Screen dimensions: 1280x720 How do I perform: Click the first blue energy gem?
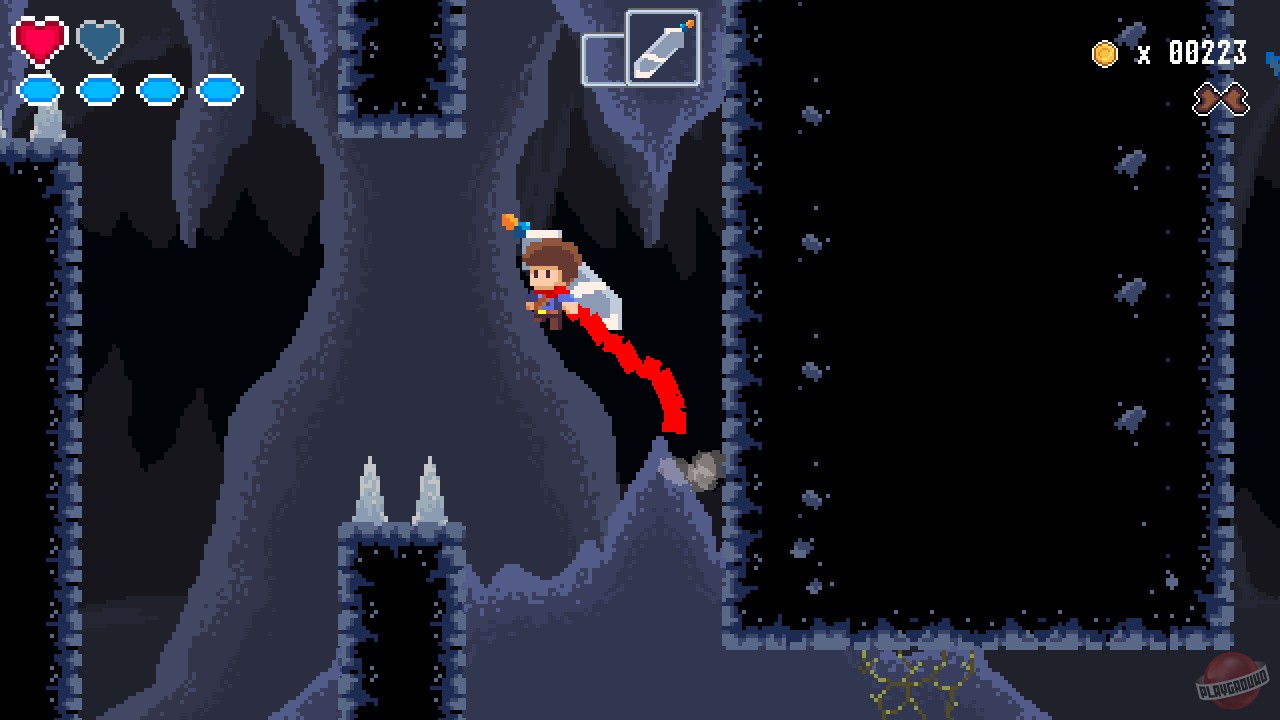coord(39,89)
